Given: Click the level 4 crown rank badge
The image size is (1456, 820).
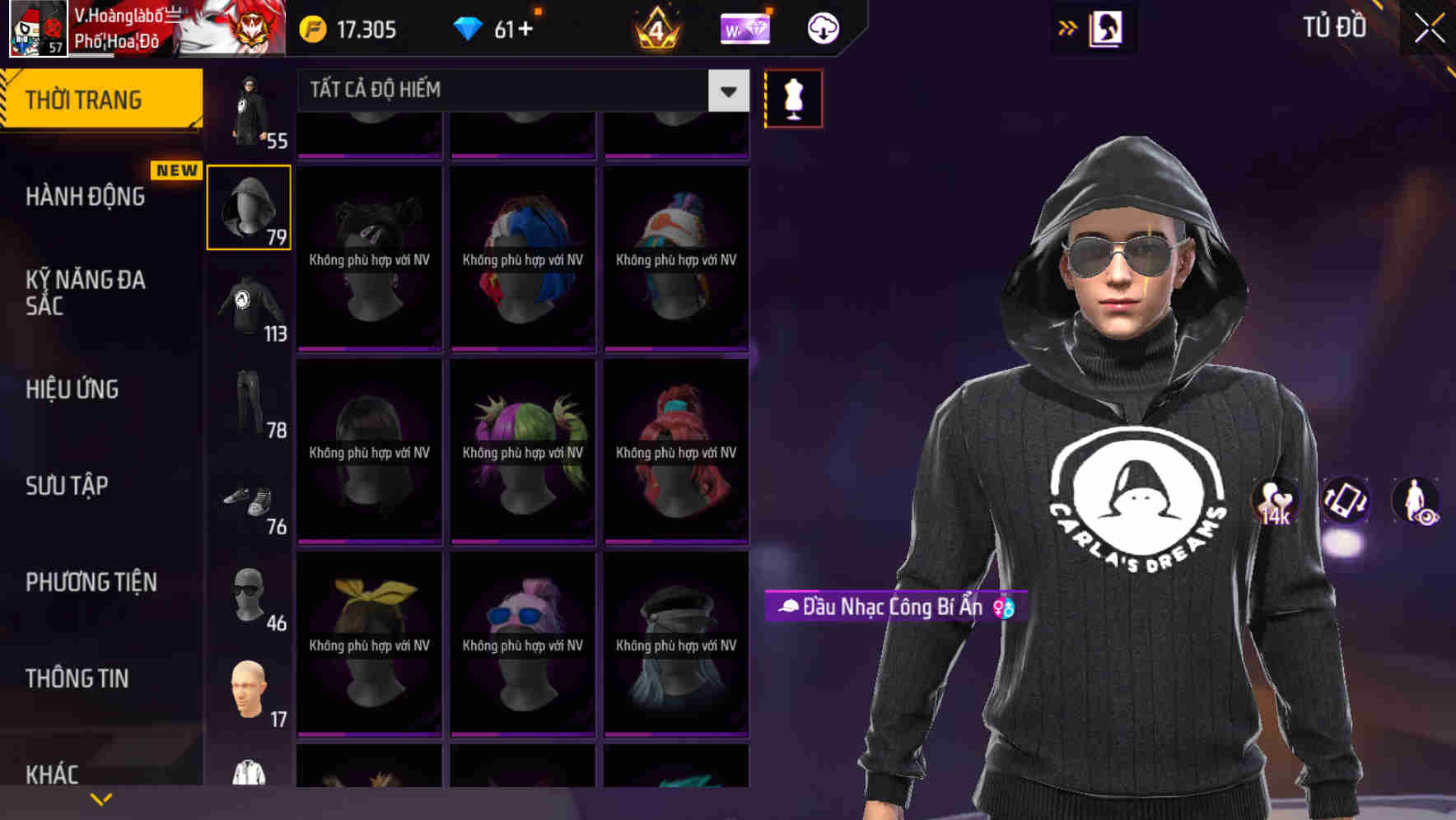Looking at the screenshot, I should pos(656,28).
